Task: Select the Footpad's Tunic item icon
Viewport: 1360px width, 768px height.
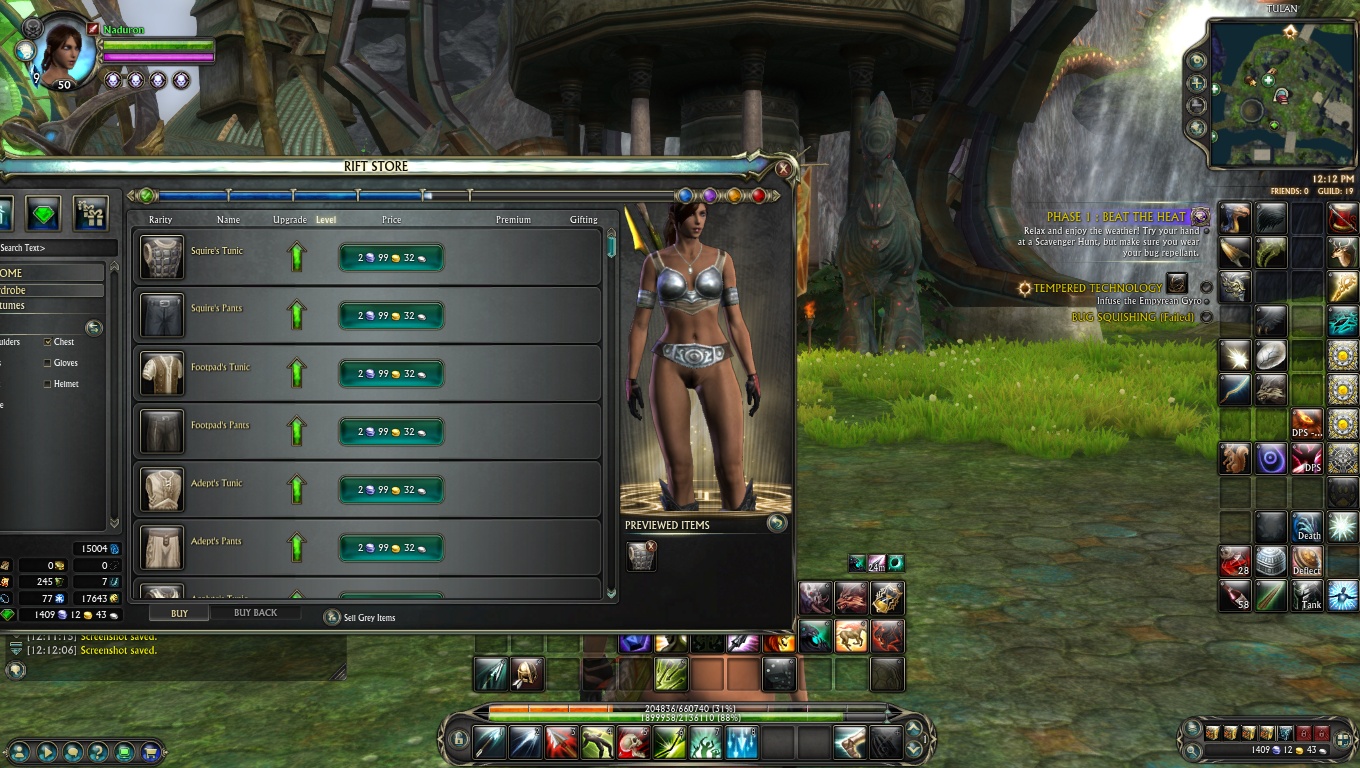Action: point(162,373)
